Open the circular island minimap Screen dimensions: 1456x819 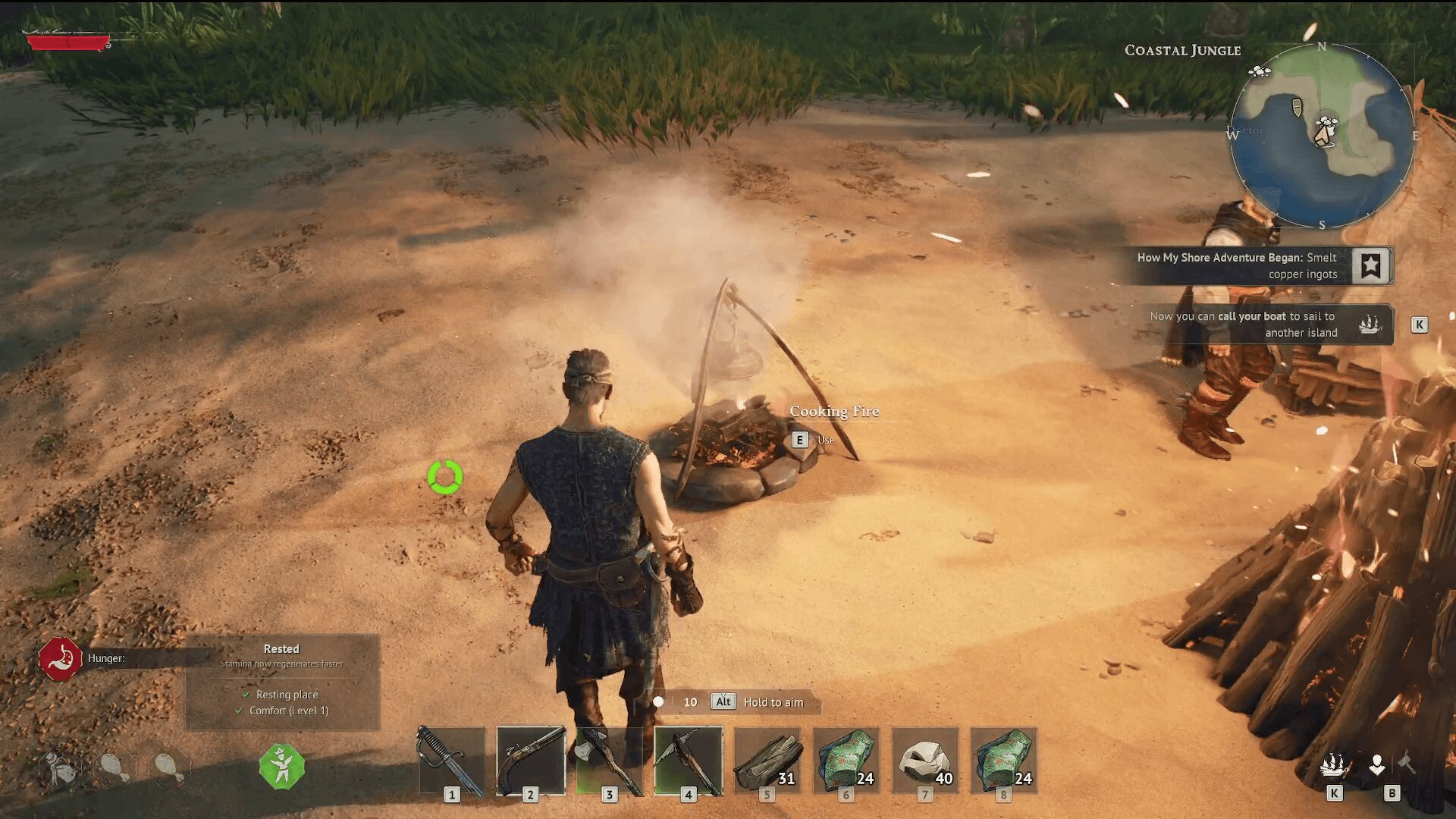(1321, 136)
